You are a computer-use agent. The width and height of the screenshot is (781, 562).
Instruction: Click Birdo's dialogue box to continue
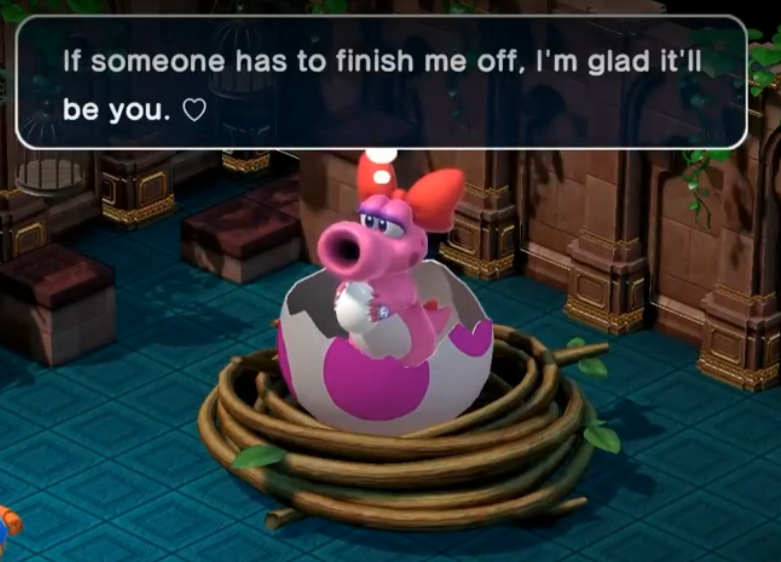381,82
